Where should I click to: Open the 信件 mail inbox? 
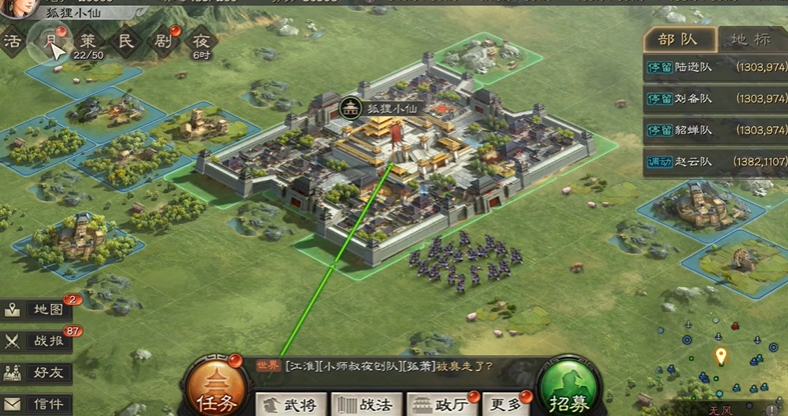tap(40, 404)
